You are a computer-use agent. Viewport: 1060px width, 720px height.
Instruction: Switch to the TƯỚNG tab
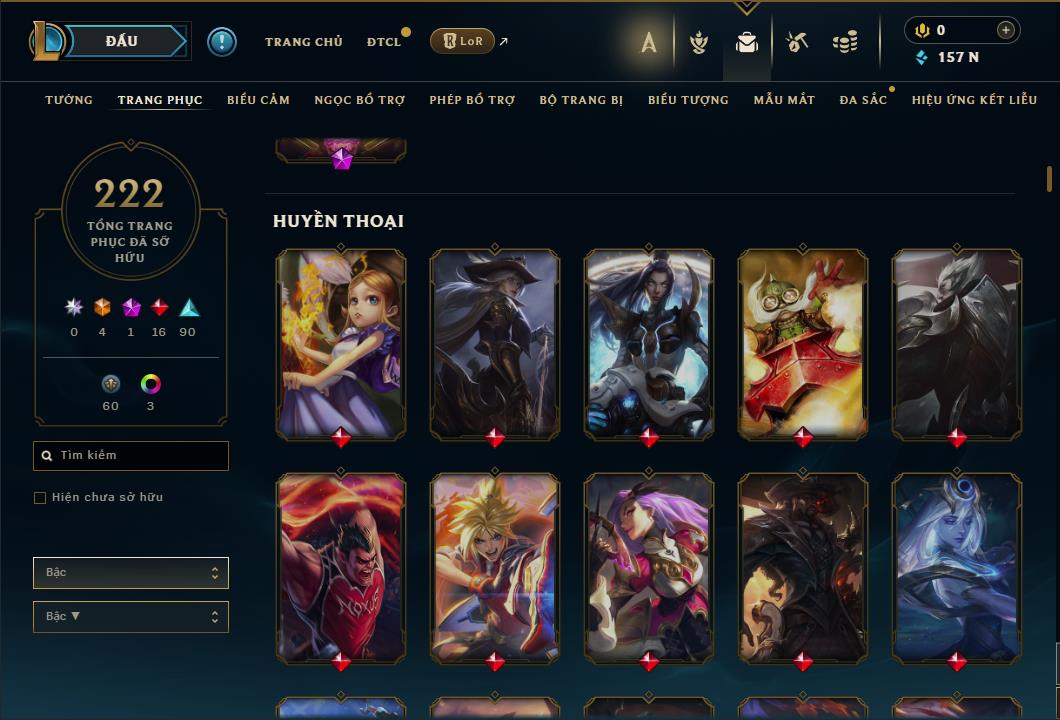[69, 100]
